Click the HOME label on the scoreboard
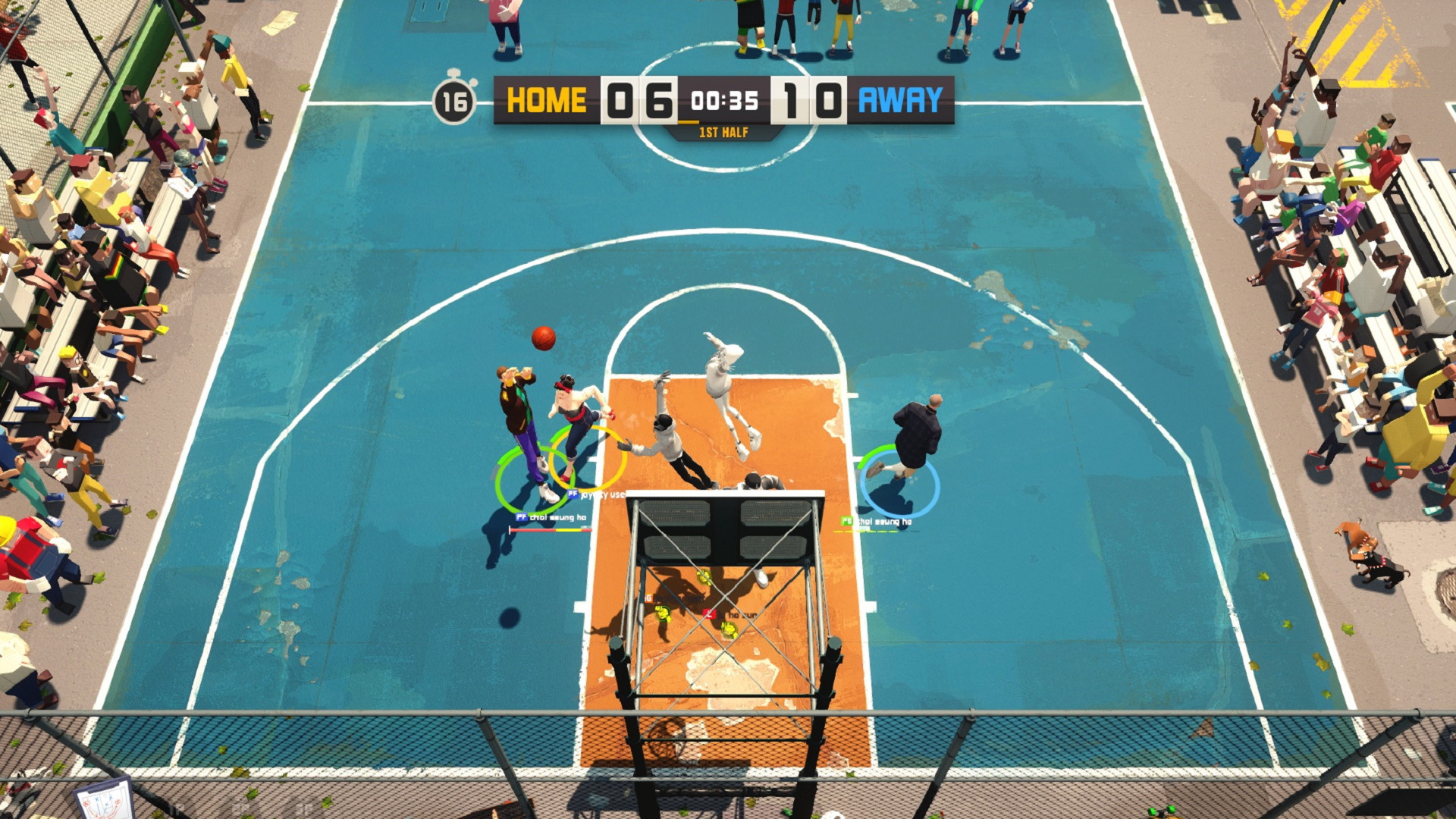The image size is (1456, 819). coord(544,99)
